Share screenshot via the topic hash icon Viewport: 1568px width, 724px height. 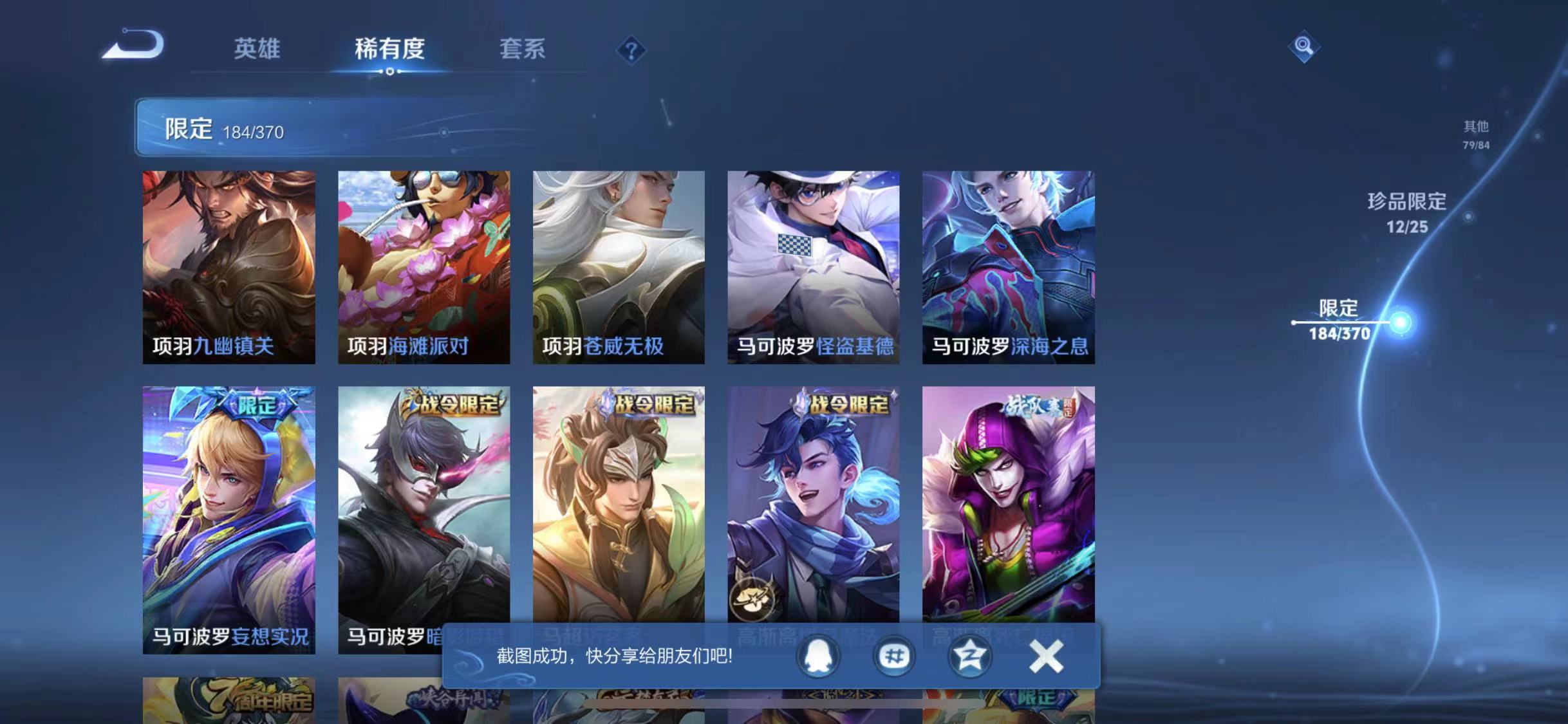tap(894, 657)
